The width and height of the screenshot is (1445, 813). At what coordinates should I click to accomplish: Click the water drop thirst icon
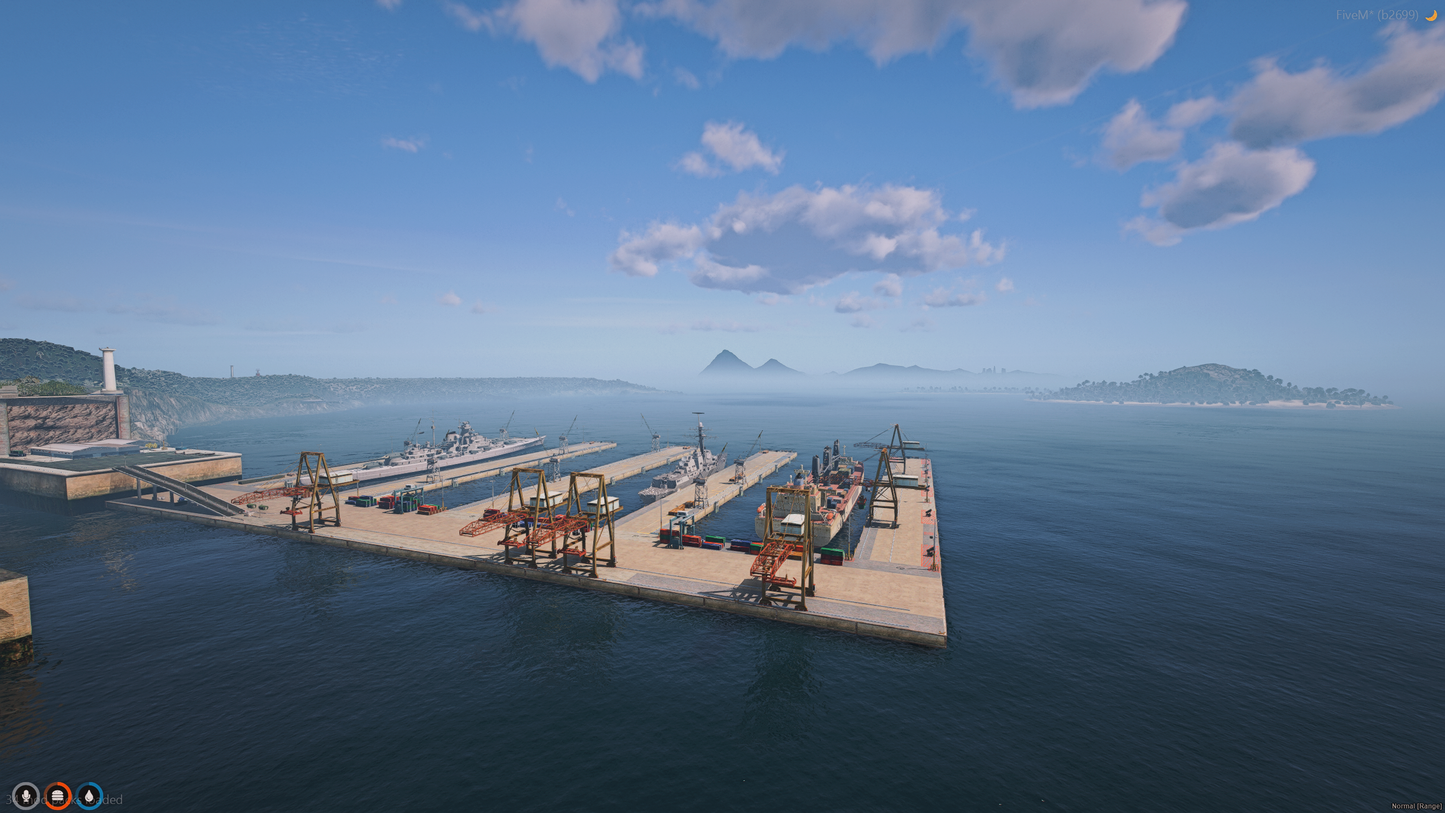[x=90, y=796]
